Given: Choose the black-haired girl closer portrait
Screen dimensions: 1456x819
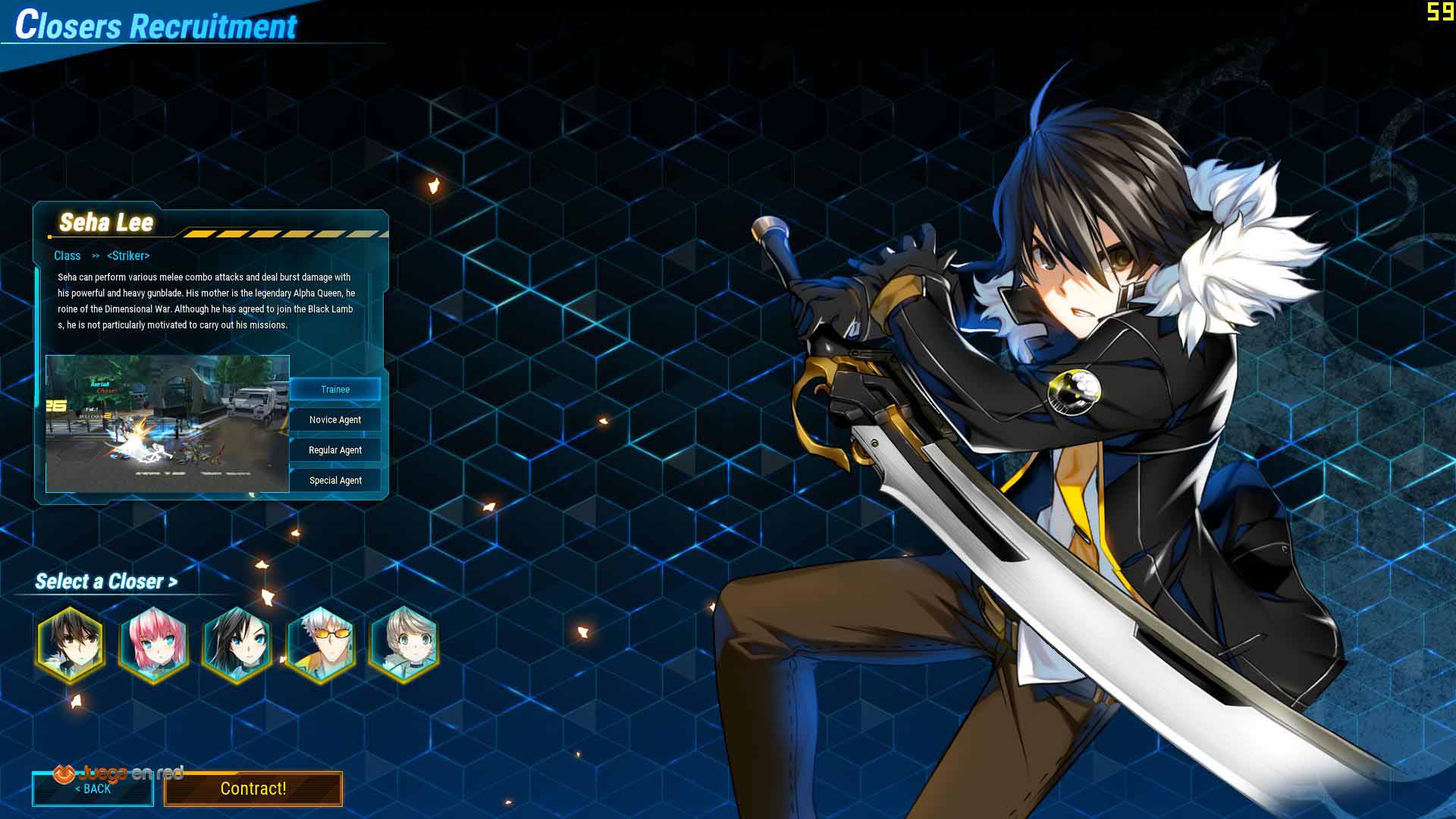Looking at the screenshot, I should click(x=237, y=645).
